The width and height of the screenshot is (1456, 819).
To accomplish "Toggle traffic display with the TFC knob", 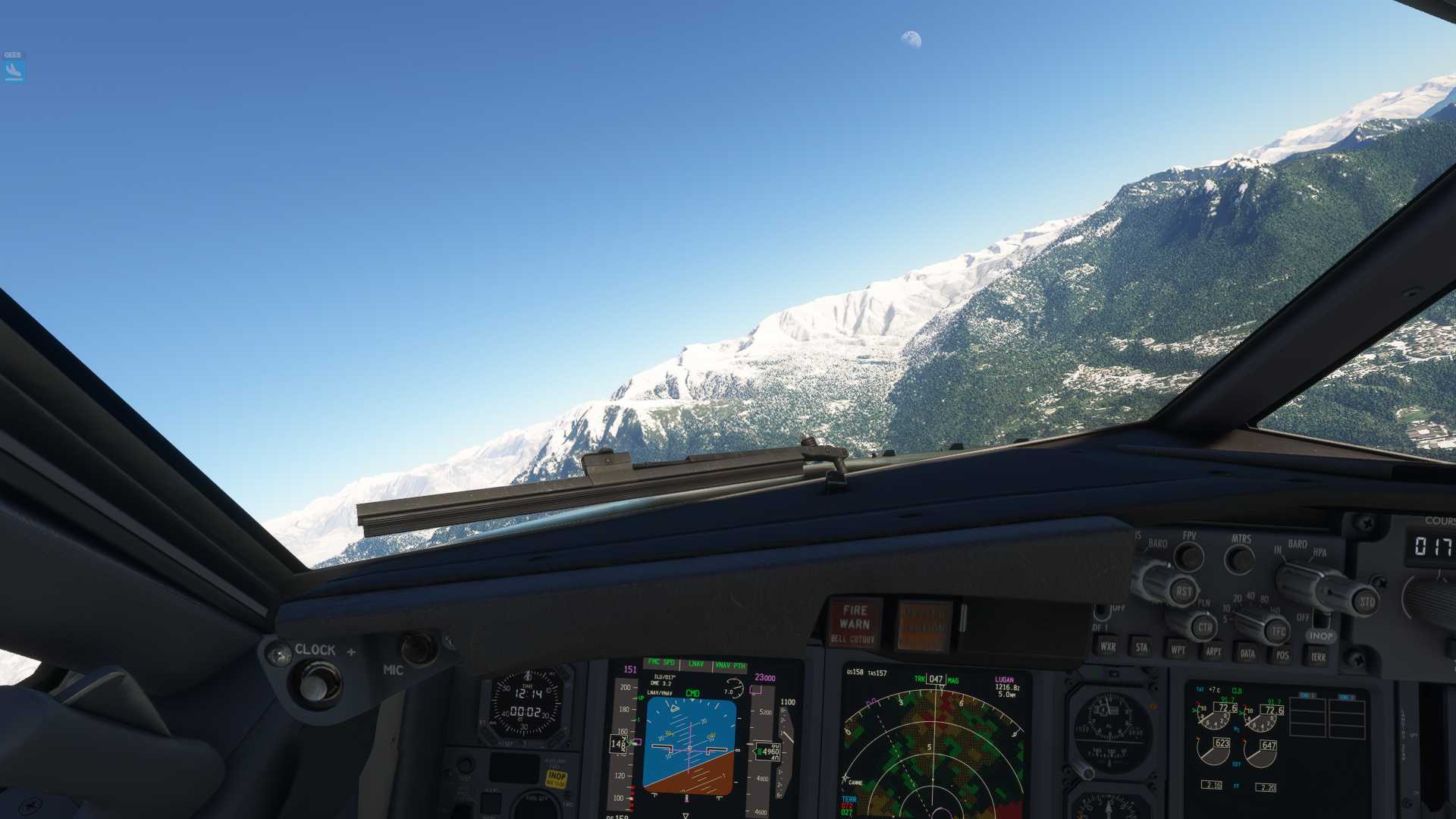I will pyautogui.click(x=1279, y=630).
